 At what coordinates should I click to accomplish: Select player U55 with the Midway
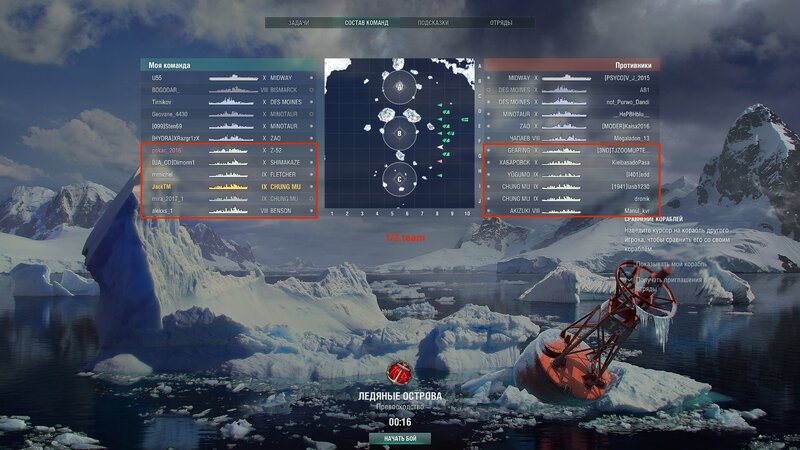click(x=228, y=77)
